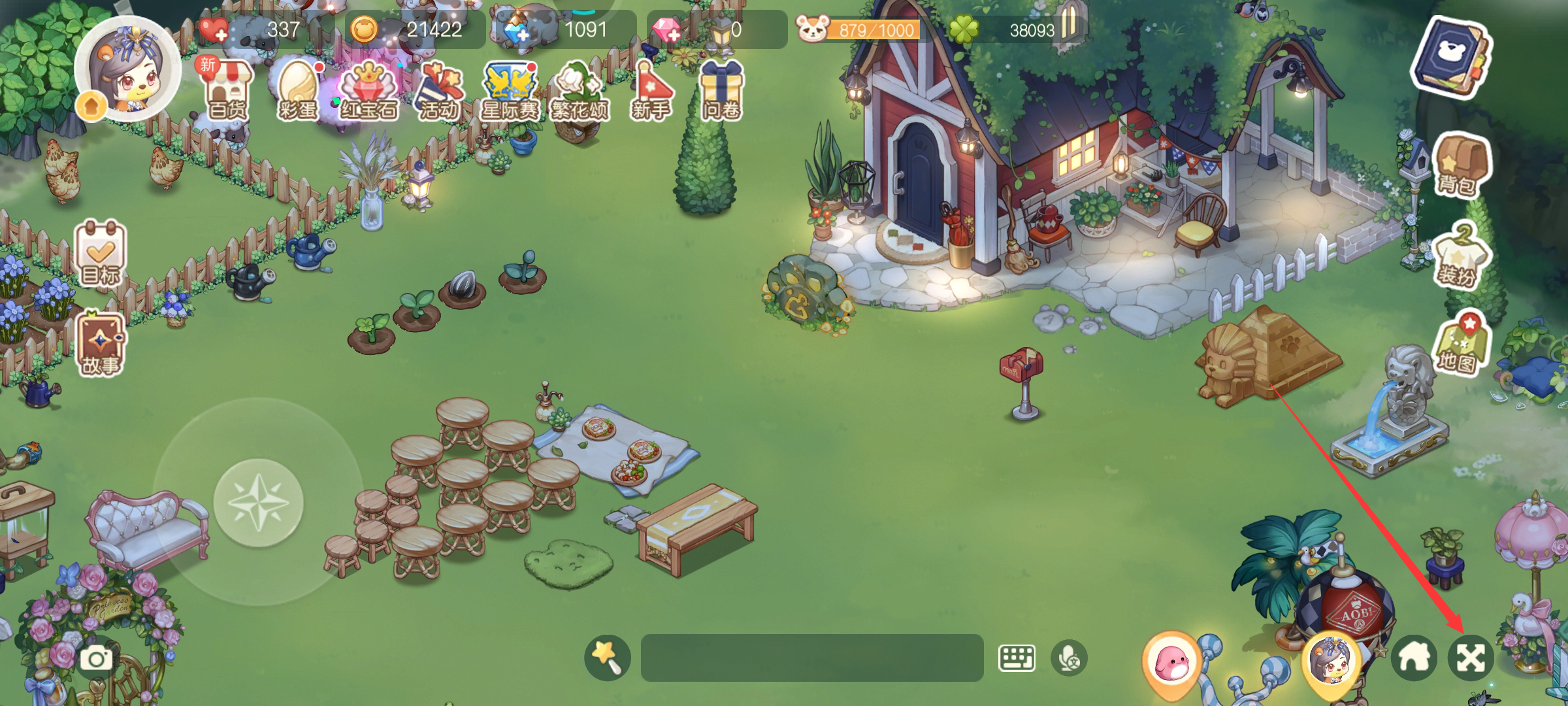Image resolution: width=1568 pixels, height=706 pixels.
Task: Open the 星际赛 competition
Action: click(x=510, y=92)
